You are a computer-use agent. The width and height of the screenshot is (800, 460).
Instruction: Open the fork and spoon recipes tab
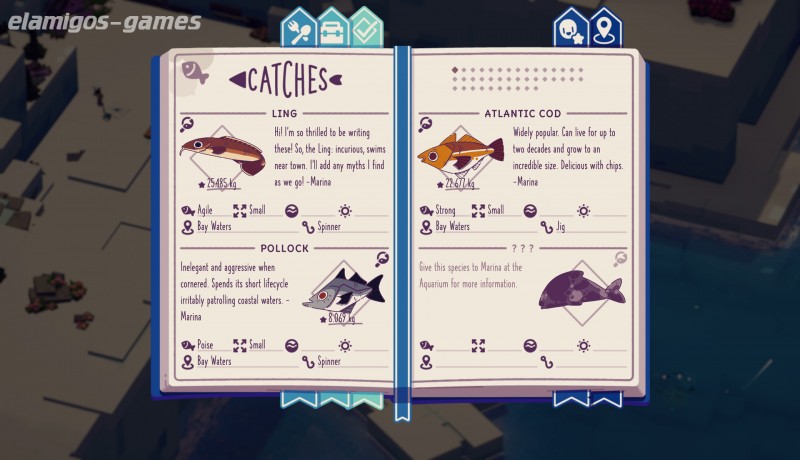click(299, 29)
